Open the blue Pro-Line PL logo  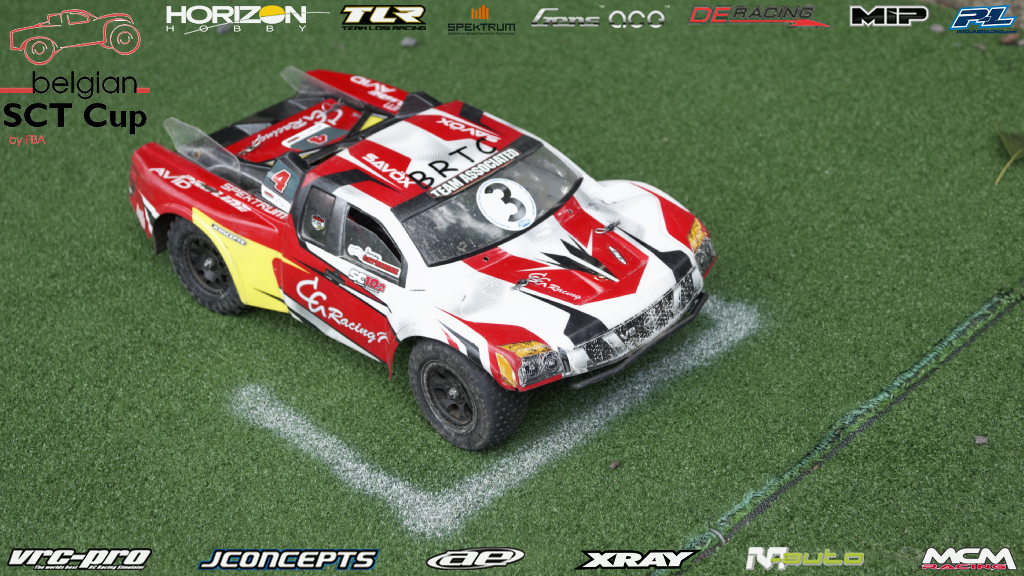pos(982,18)
